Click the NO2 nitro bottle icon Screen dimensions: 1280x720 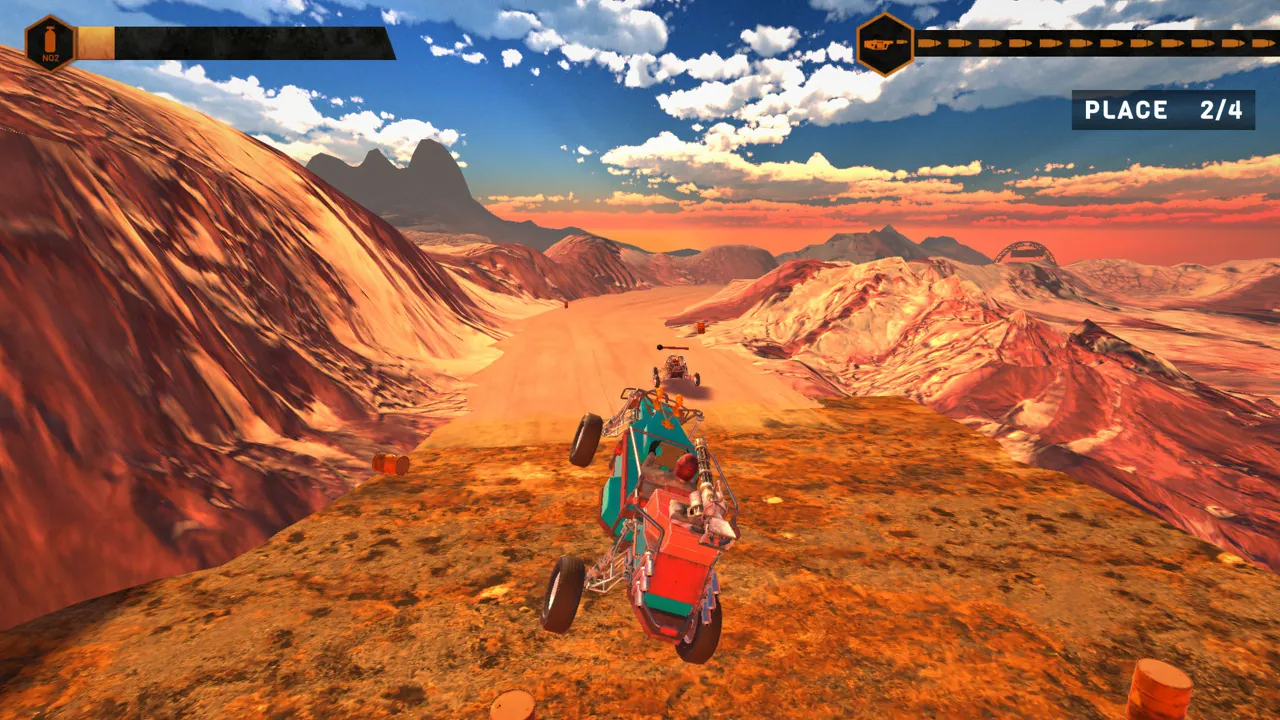tap(48, 38)
